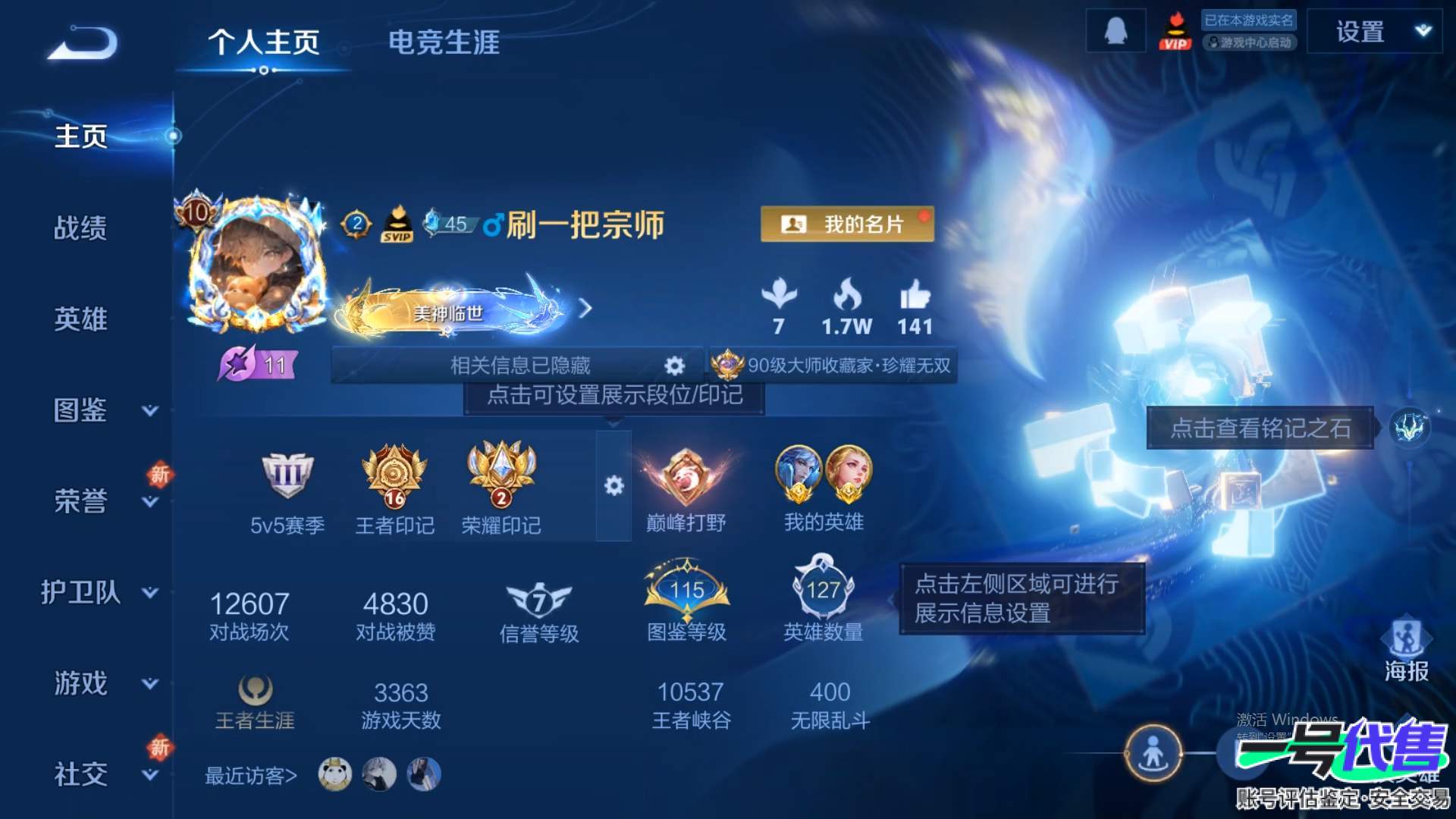Open the QQ penguin icon top right
Image resolution: width=1456 pixels, height=819 pixels.
coord(1115,30)
